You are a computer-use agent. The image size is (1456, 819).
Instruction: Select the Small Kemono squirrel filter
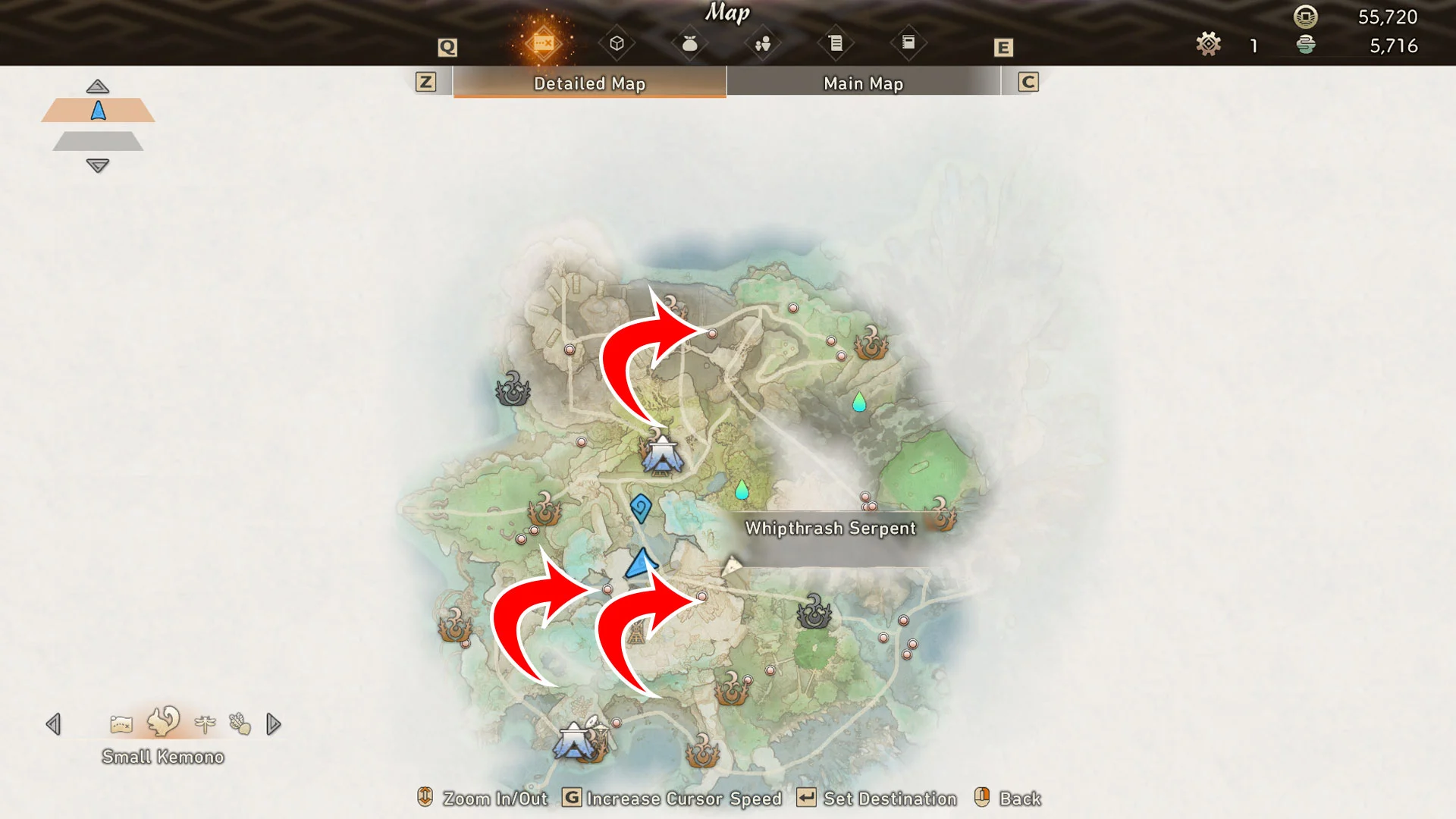click(x=163, y=722)
